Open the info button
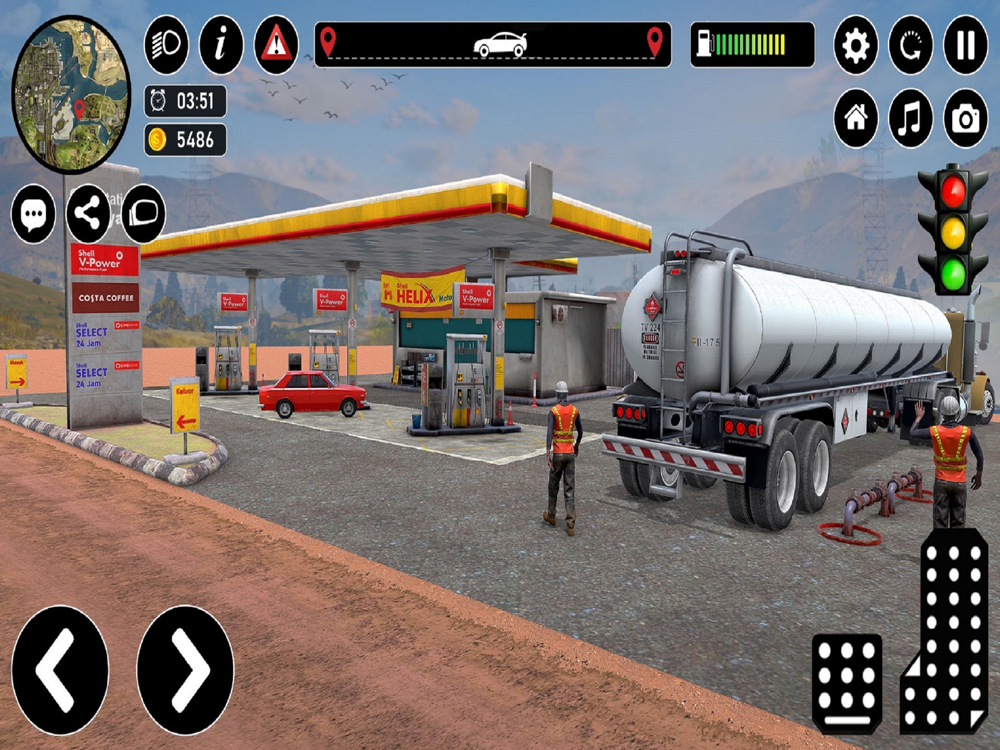 click(221, 45)
